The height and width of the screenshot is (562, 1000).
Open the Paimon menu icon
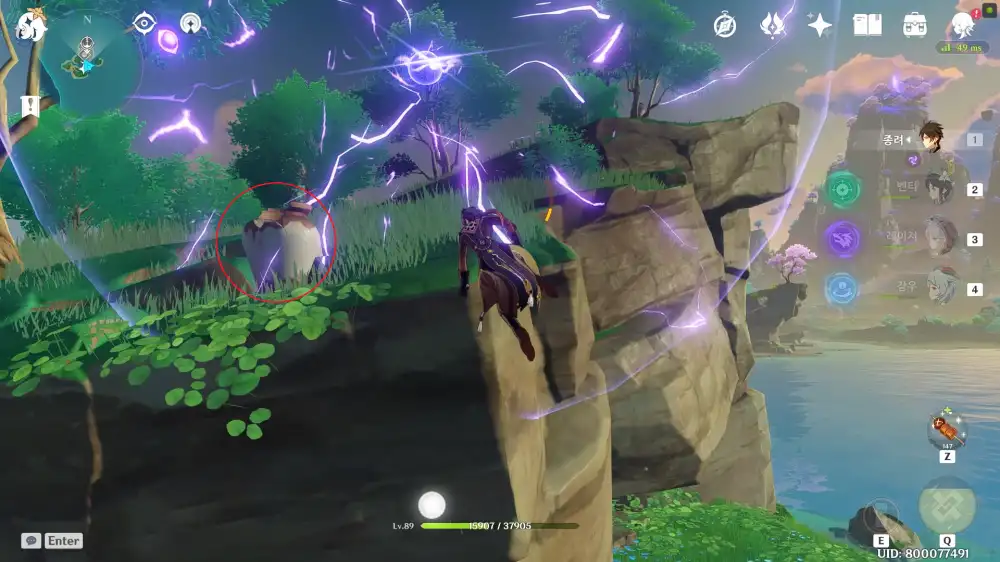coord(30,25)
